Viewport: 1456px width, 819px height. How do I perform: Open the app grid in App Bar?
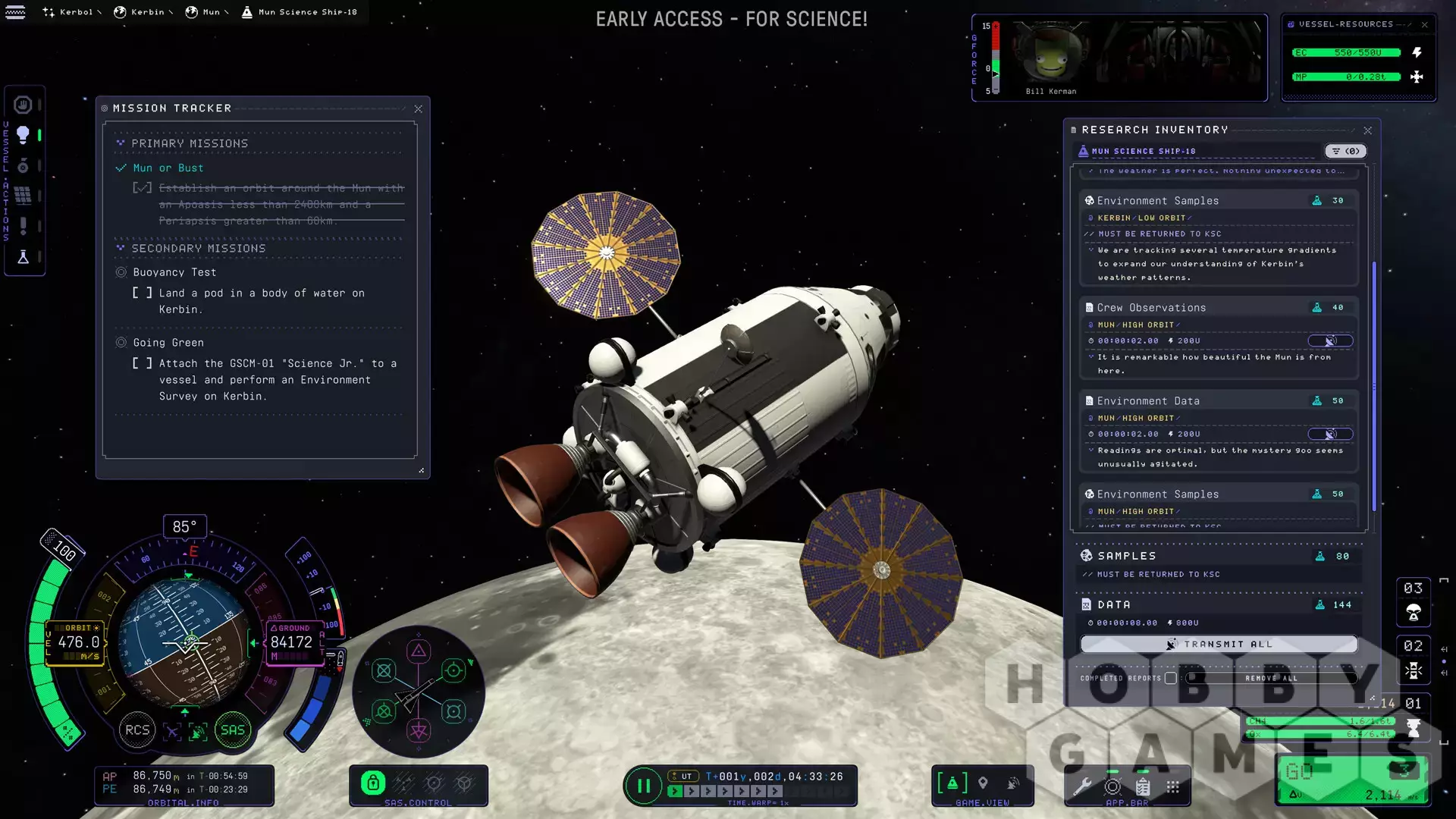[1173, 786]
